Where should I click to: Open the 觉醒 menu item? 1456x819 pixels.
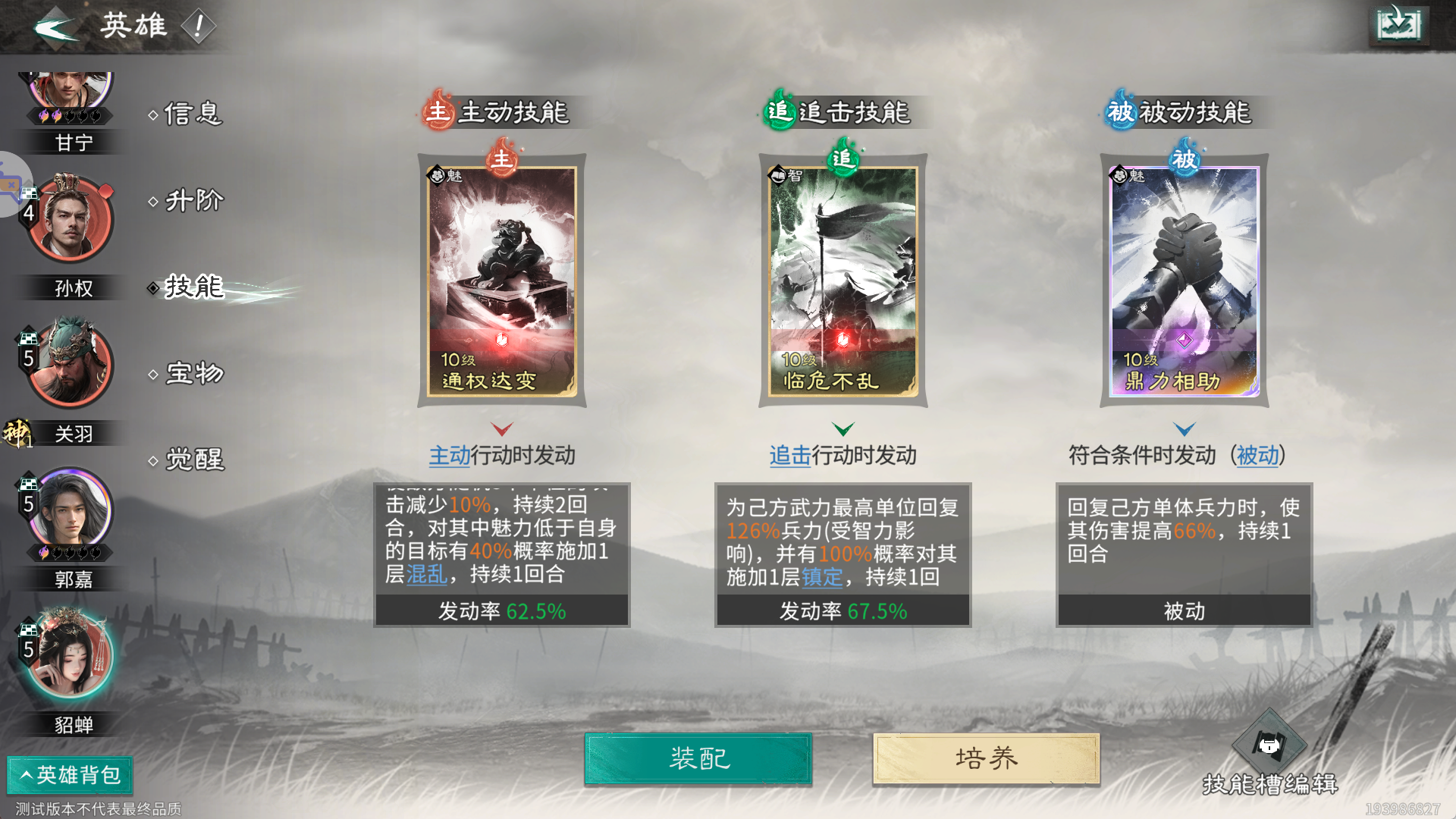pos(191,459)
